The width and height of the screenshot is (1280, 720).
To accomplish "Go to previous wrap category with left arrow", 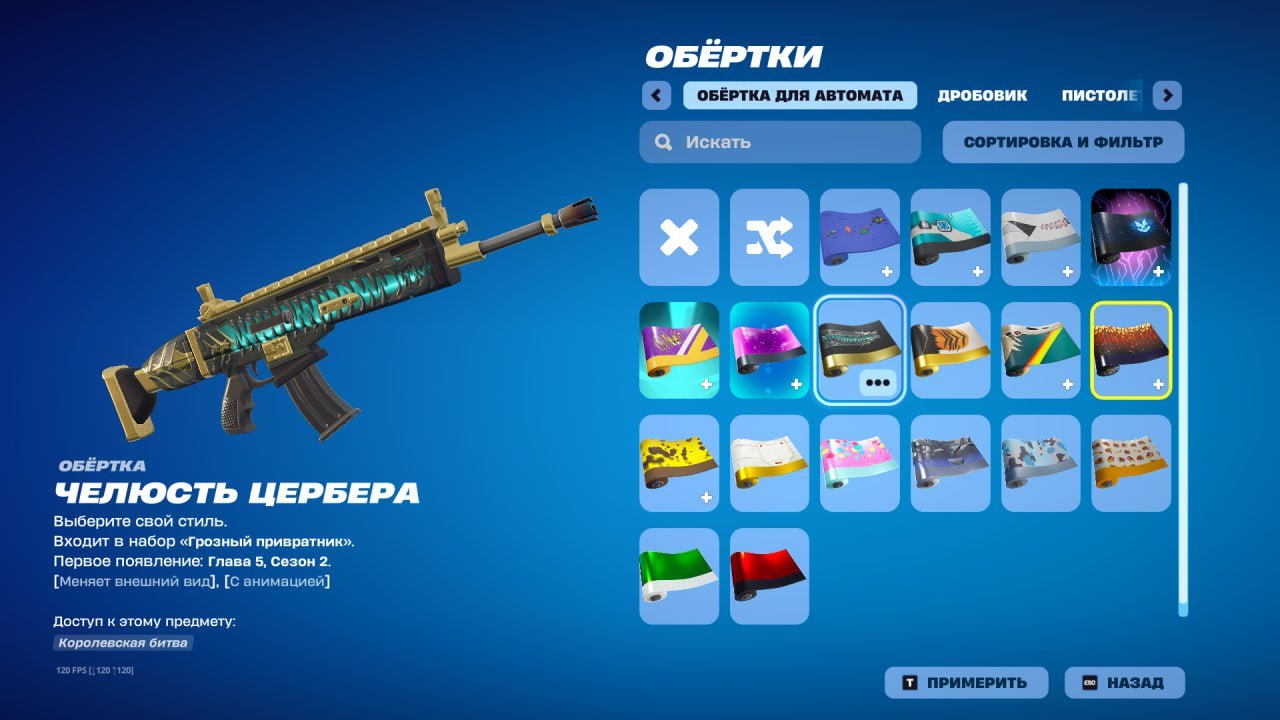I will [x=656, y=95].
